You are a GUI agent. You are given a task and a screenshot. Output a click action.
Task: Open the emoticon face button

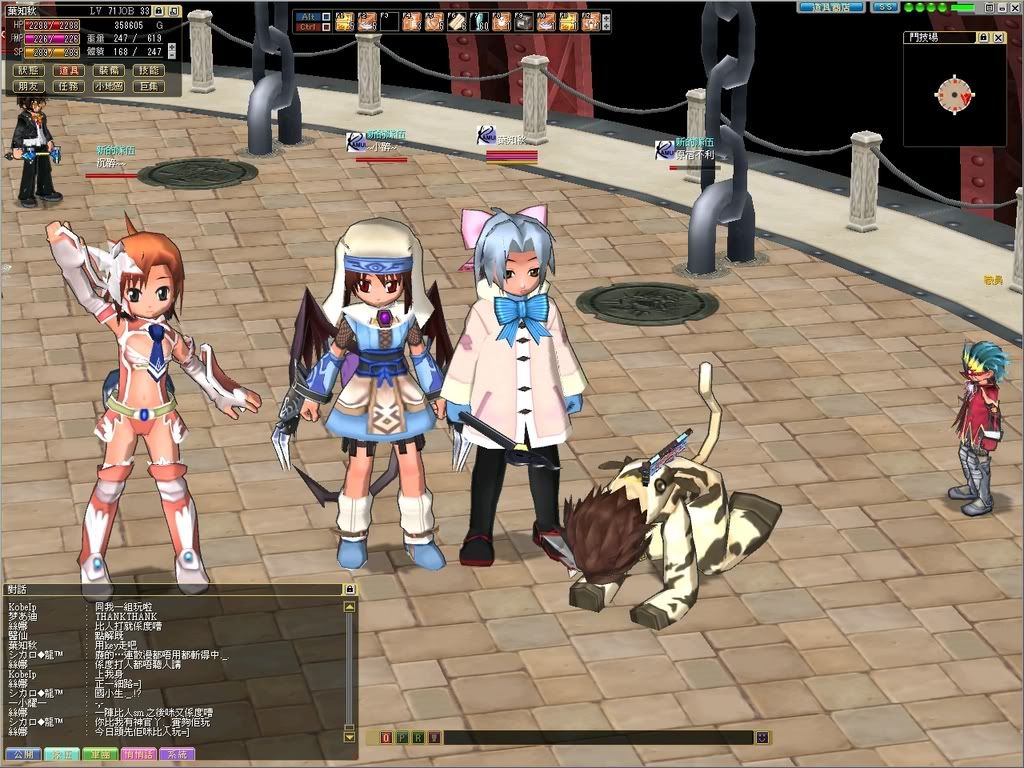[x=763, y=738]
